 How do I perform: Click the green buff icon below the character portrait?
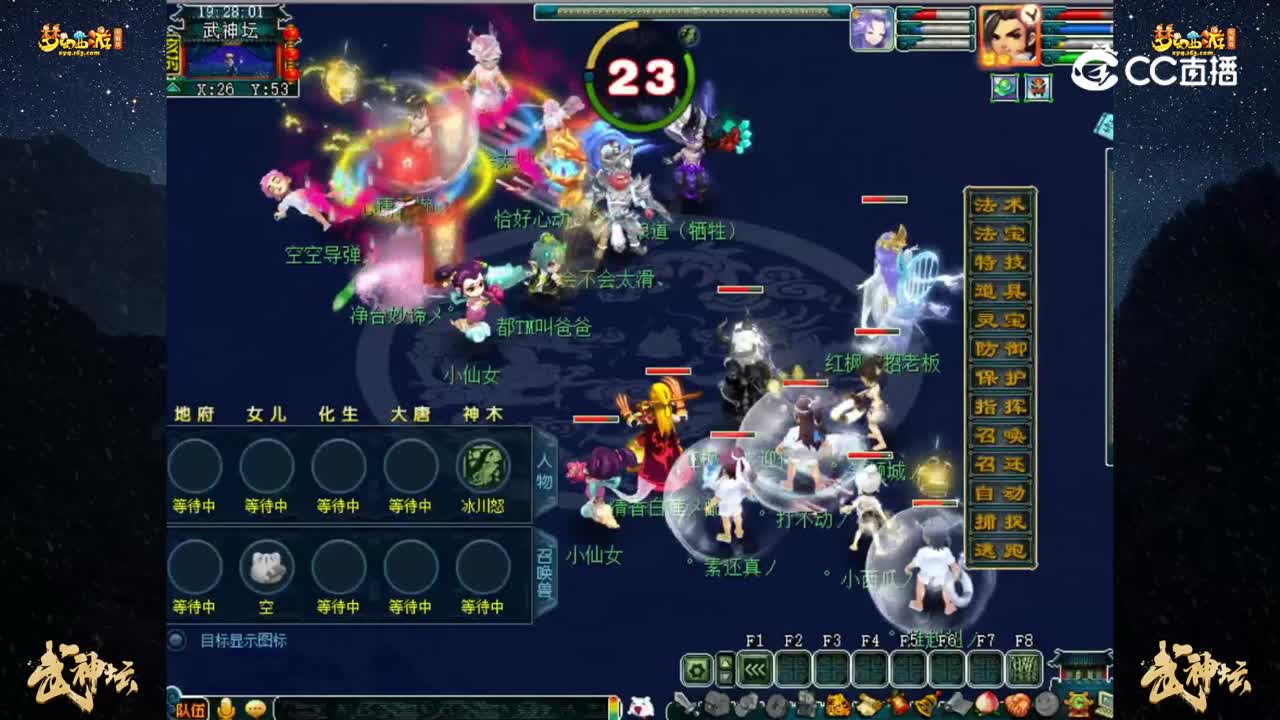pyautogui.click(x=1005, y=88)
